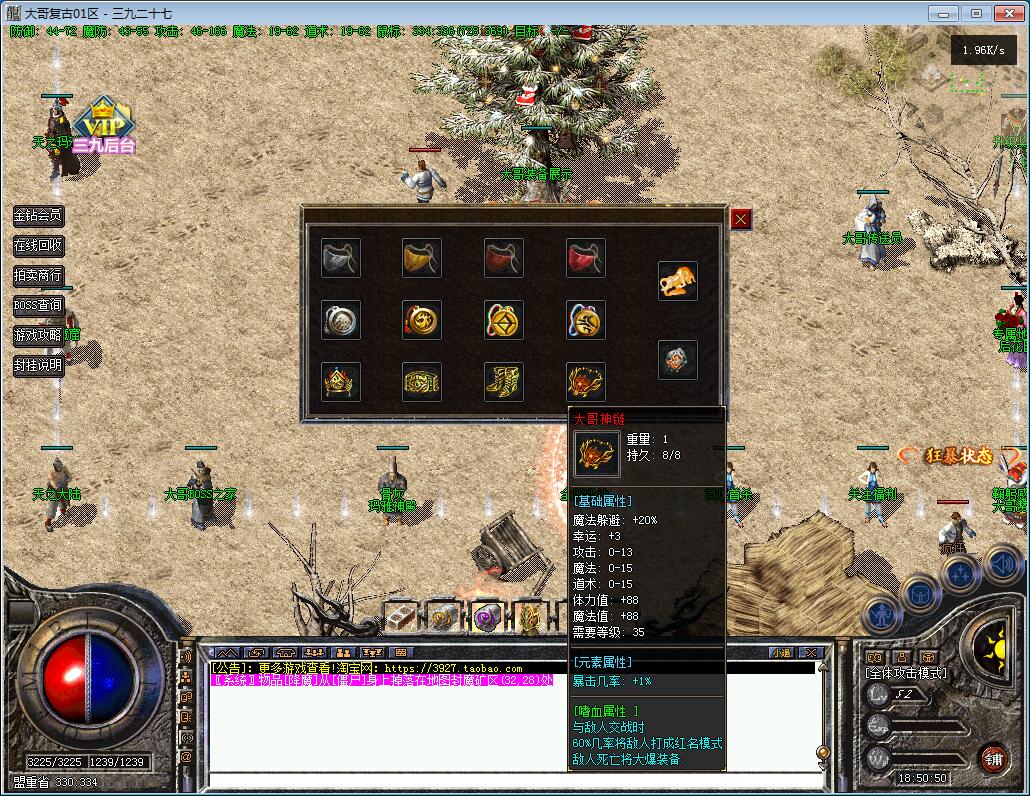Open the 拍卖商行 auction house
The image size is (1030, 796).
38,275
